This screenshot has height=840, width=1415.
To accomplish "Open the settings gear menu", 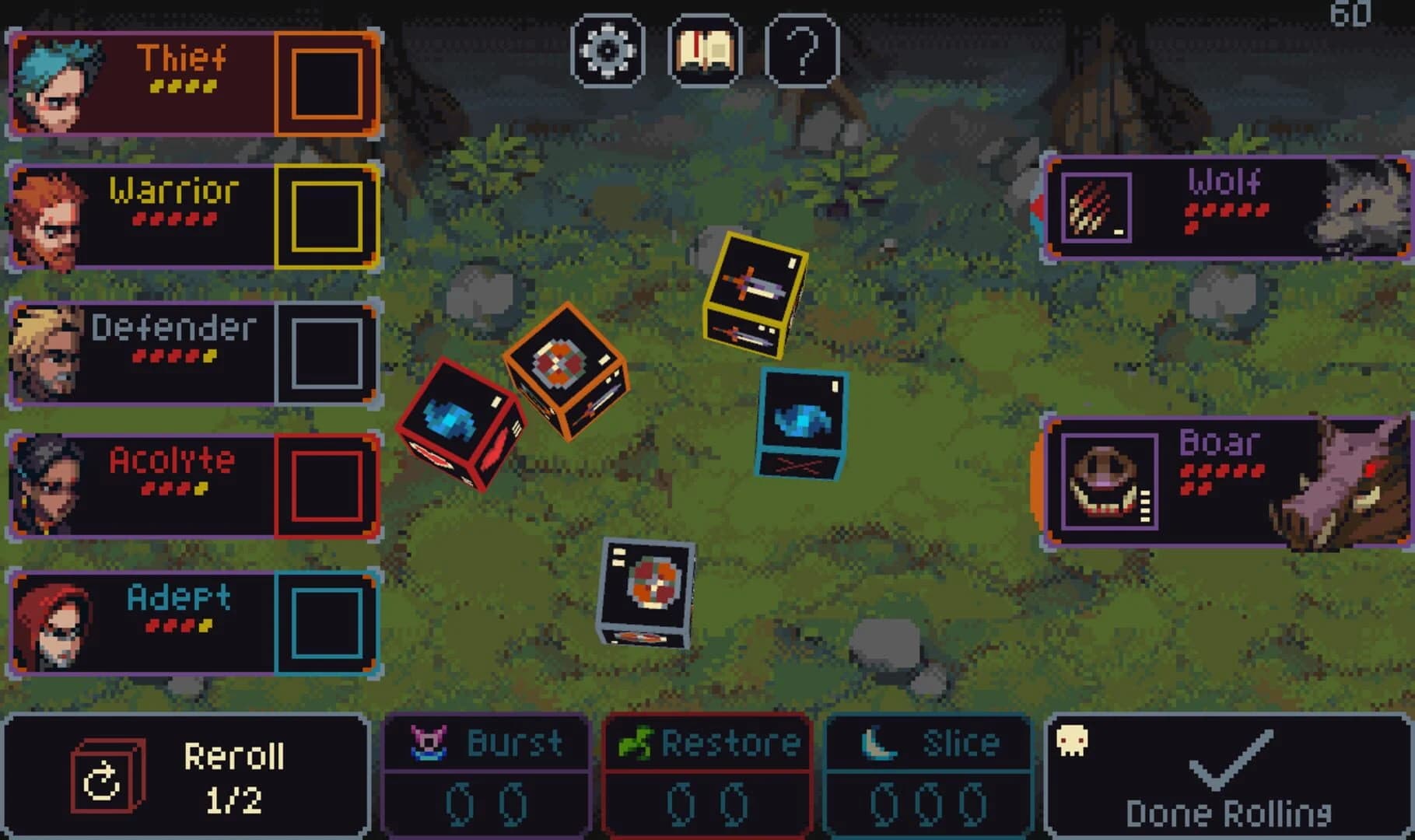I will [608, 51].
